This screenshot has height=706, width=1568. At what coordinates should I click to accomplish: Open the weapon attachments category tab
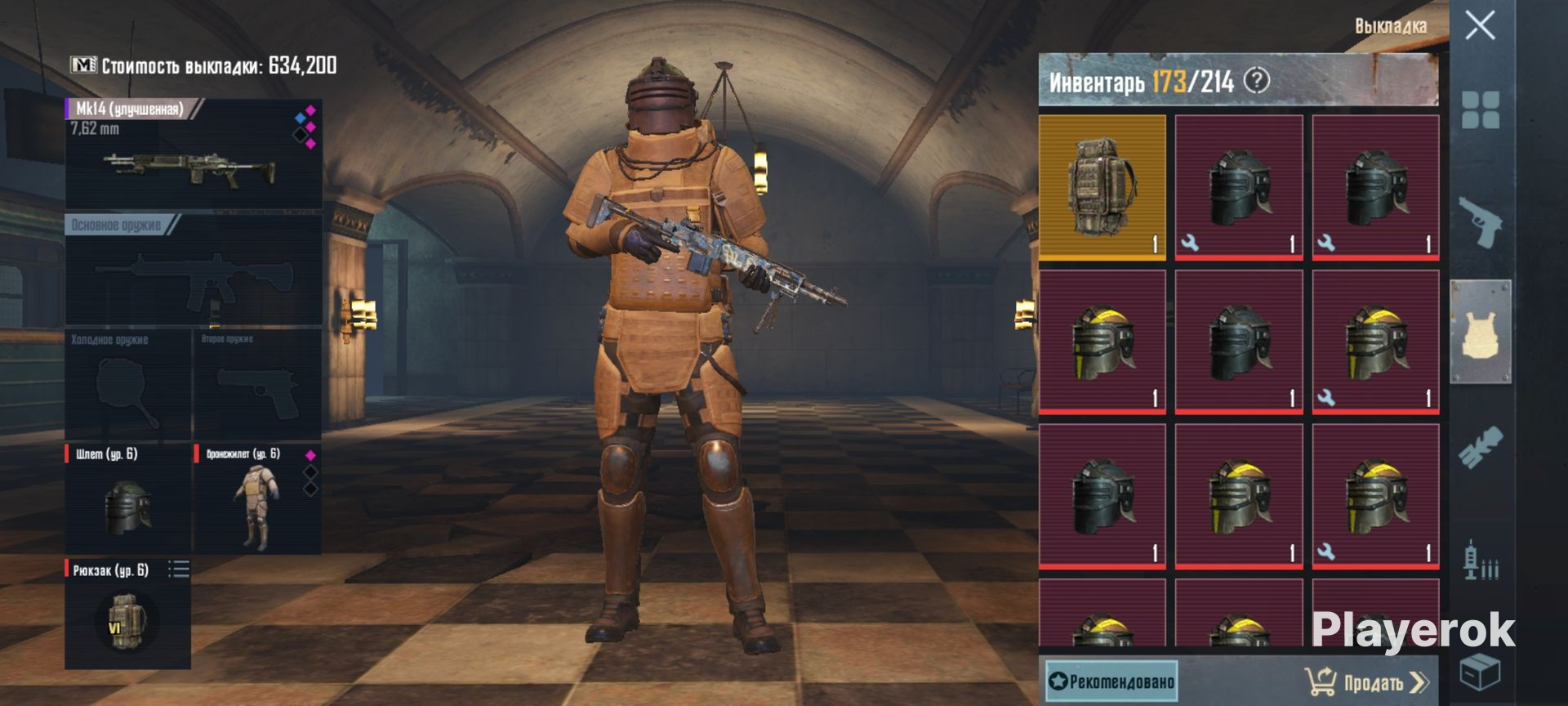pyautogui.click(x=1480, y=448)
